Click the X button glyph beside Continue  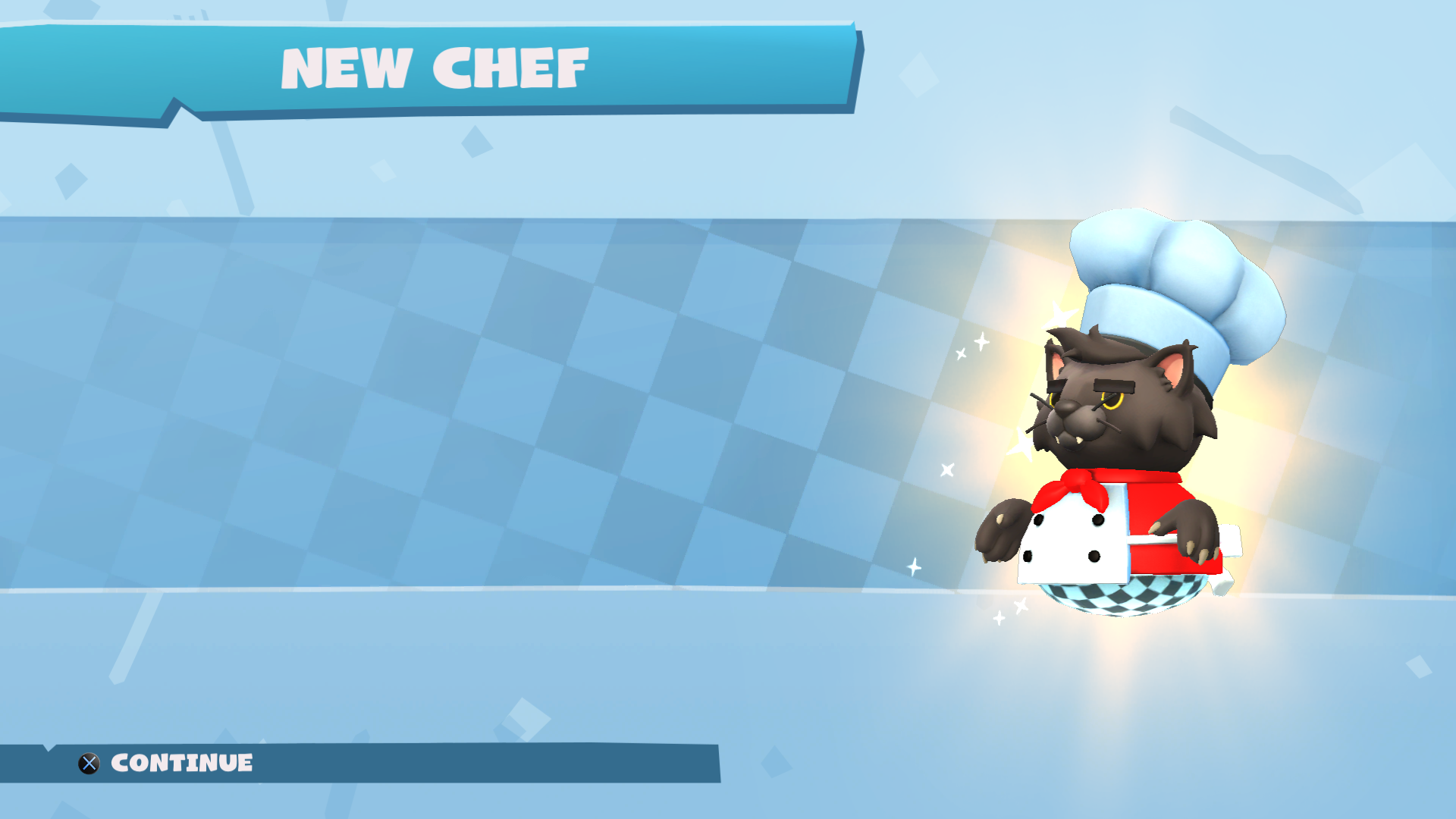[x=89, y=764]
